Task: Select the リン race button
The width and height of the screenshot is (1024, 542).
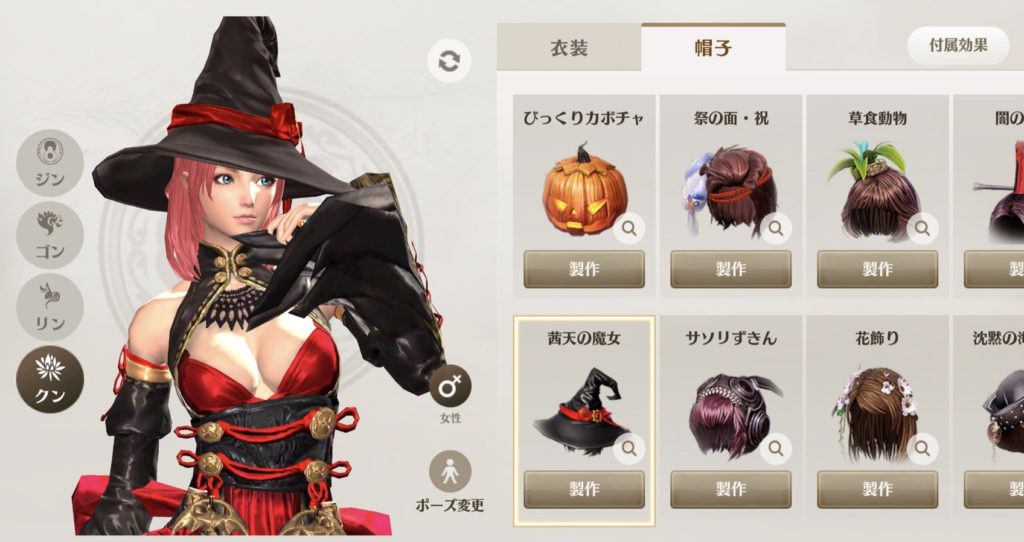Action: pyautogui.click(x=50, y=304)
